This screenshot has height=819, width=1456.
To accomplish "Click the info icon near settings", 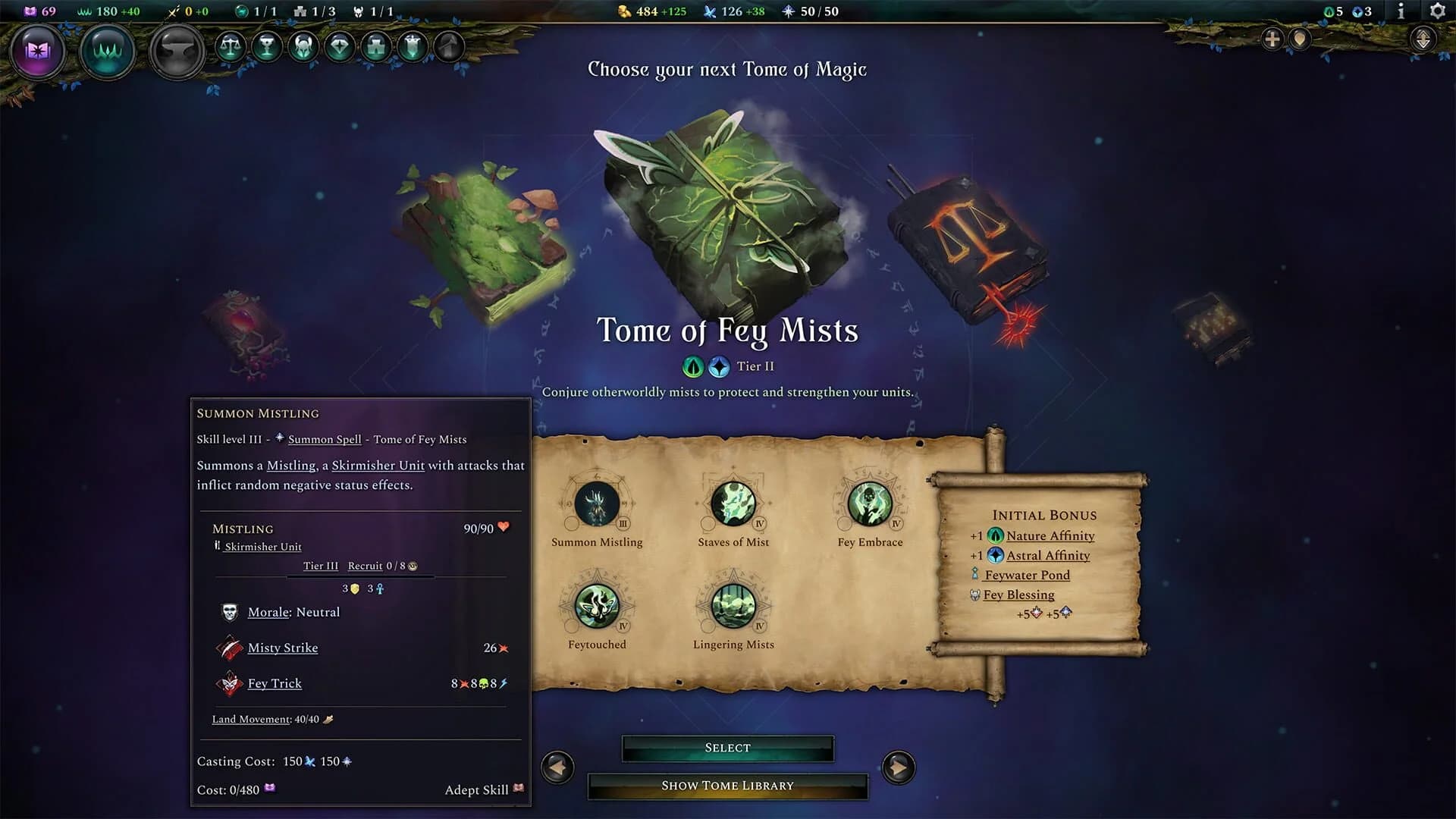I will click(1400, 11).
